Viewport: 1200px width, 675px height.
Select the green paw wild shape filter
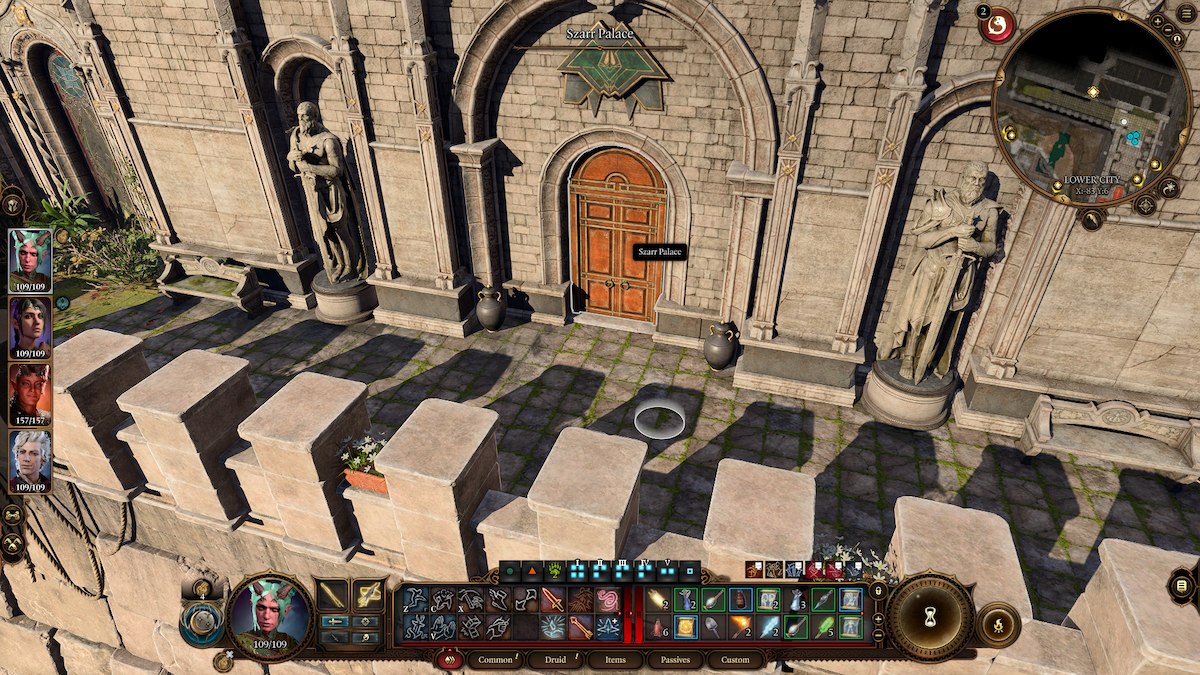click(553, 572)
